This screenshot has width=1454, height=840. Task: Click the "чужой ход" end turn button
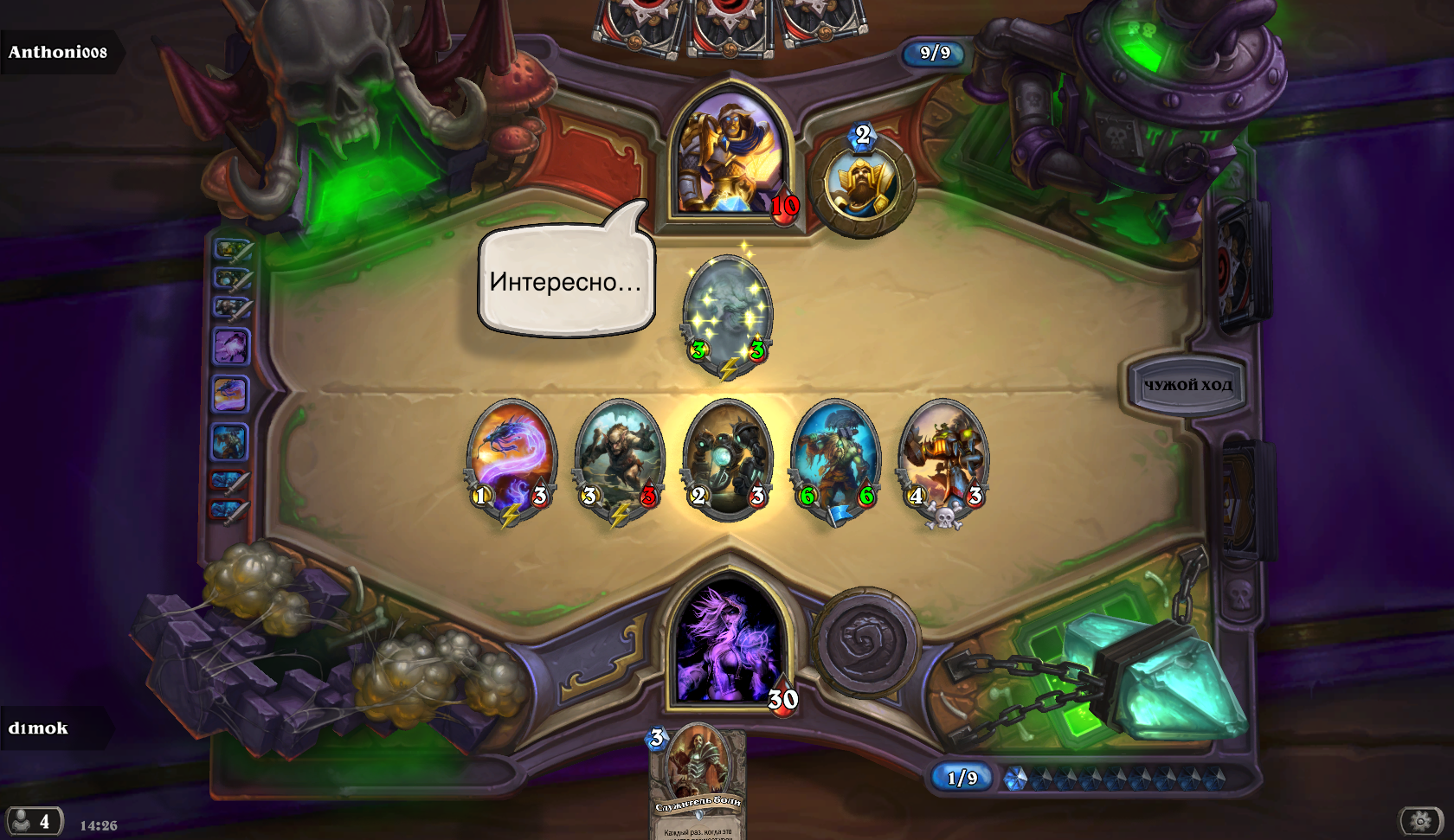1187,385
